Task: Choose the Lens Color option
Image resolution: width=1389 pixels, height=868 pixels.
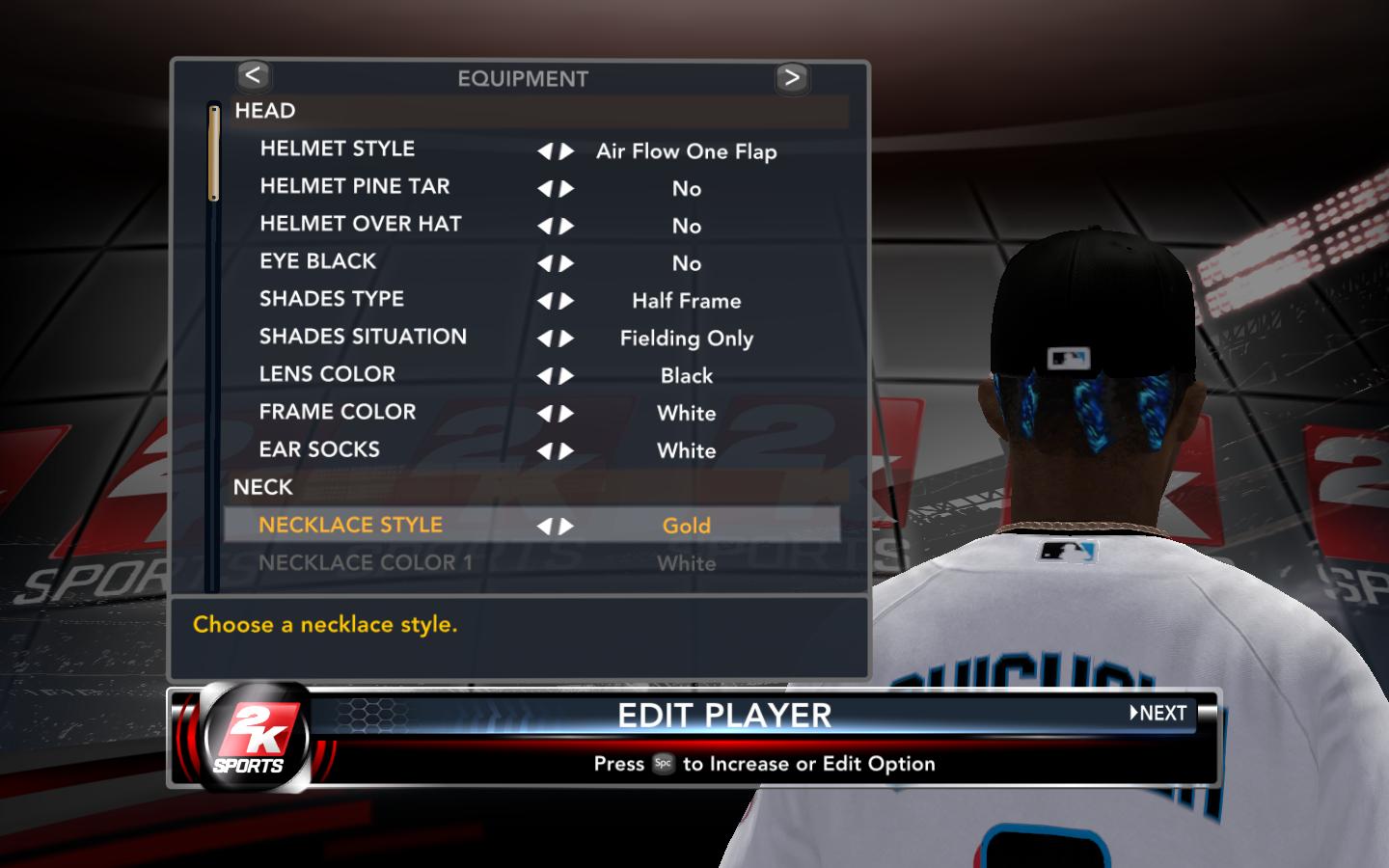Action: [x=327, y=375]
